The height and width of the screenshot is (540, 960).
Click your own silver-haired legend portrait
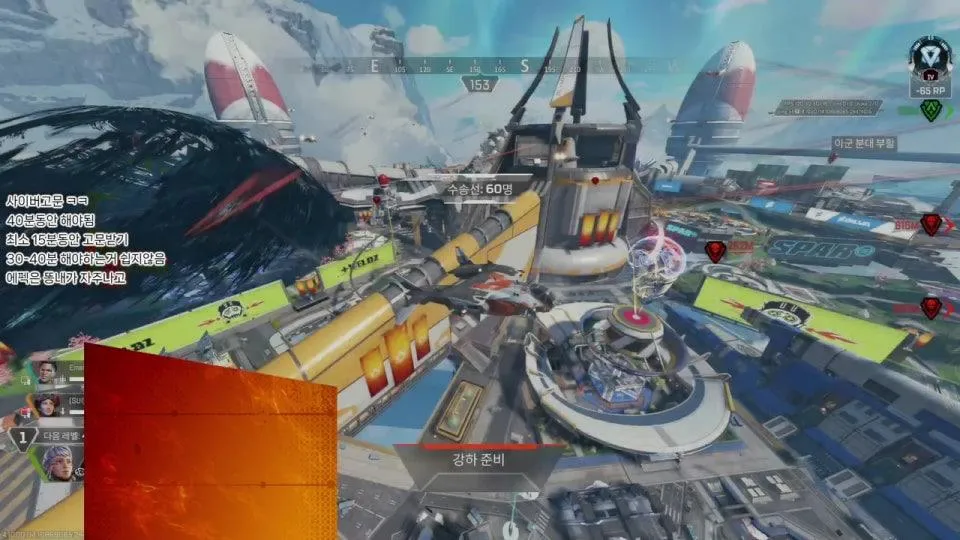tap(58, 461)
